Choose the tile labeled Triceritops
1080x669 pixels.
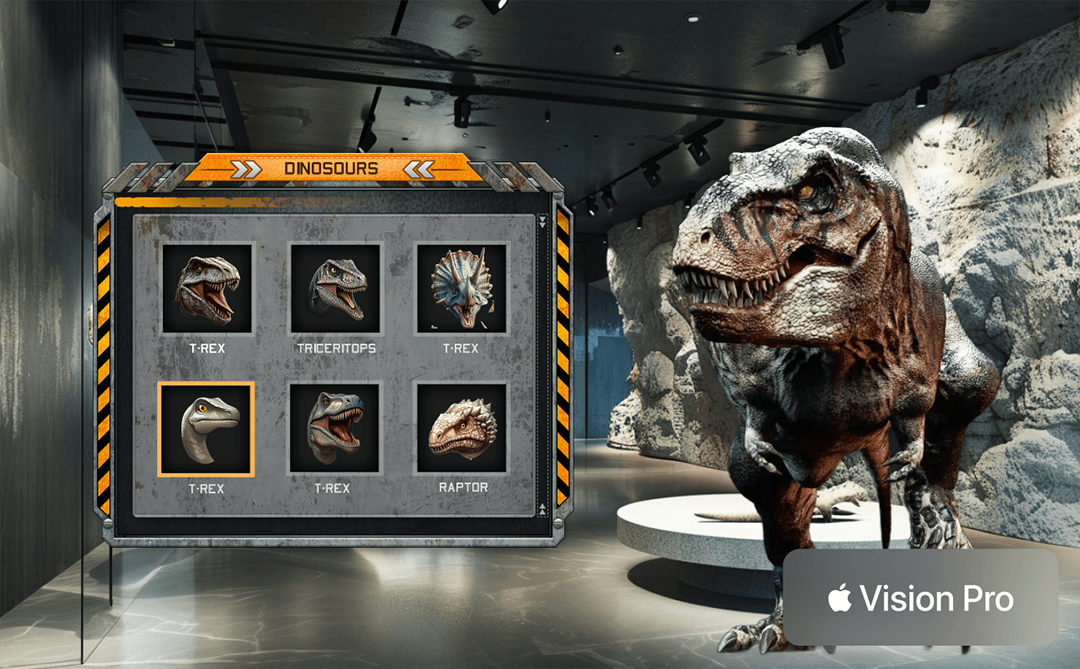coord(335,288)
